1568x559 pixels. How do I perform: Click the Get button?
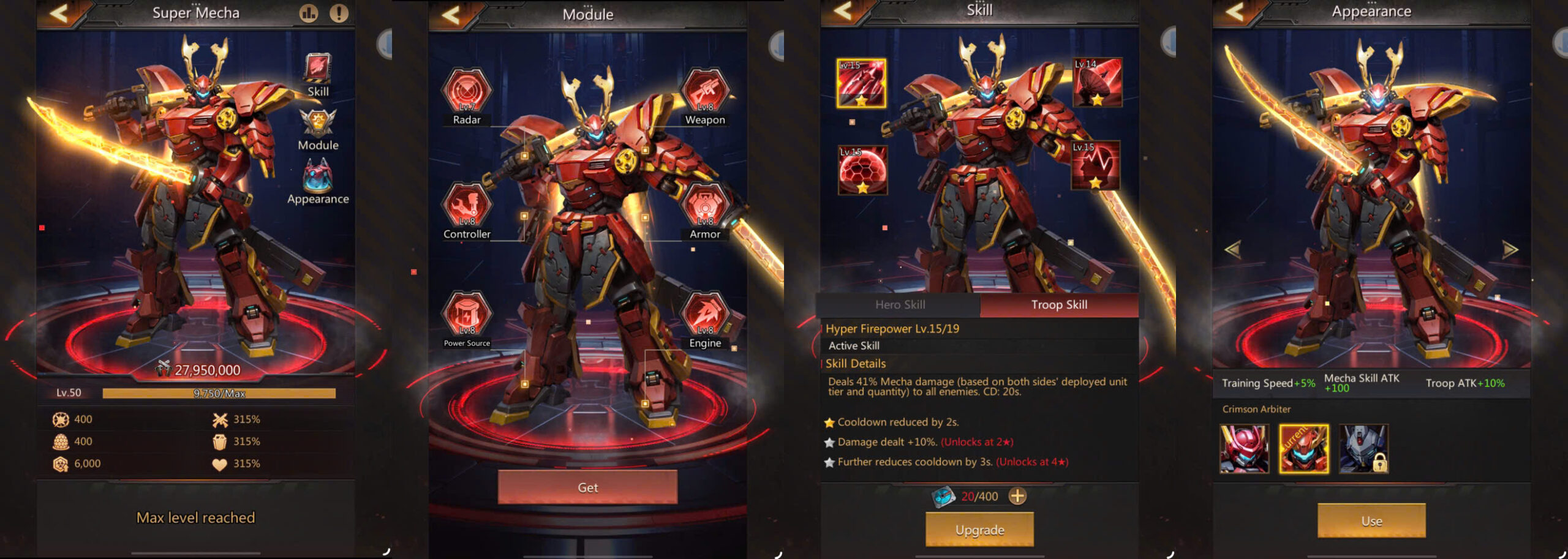[x=587, y=487]
